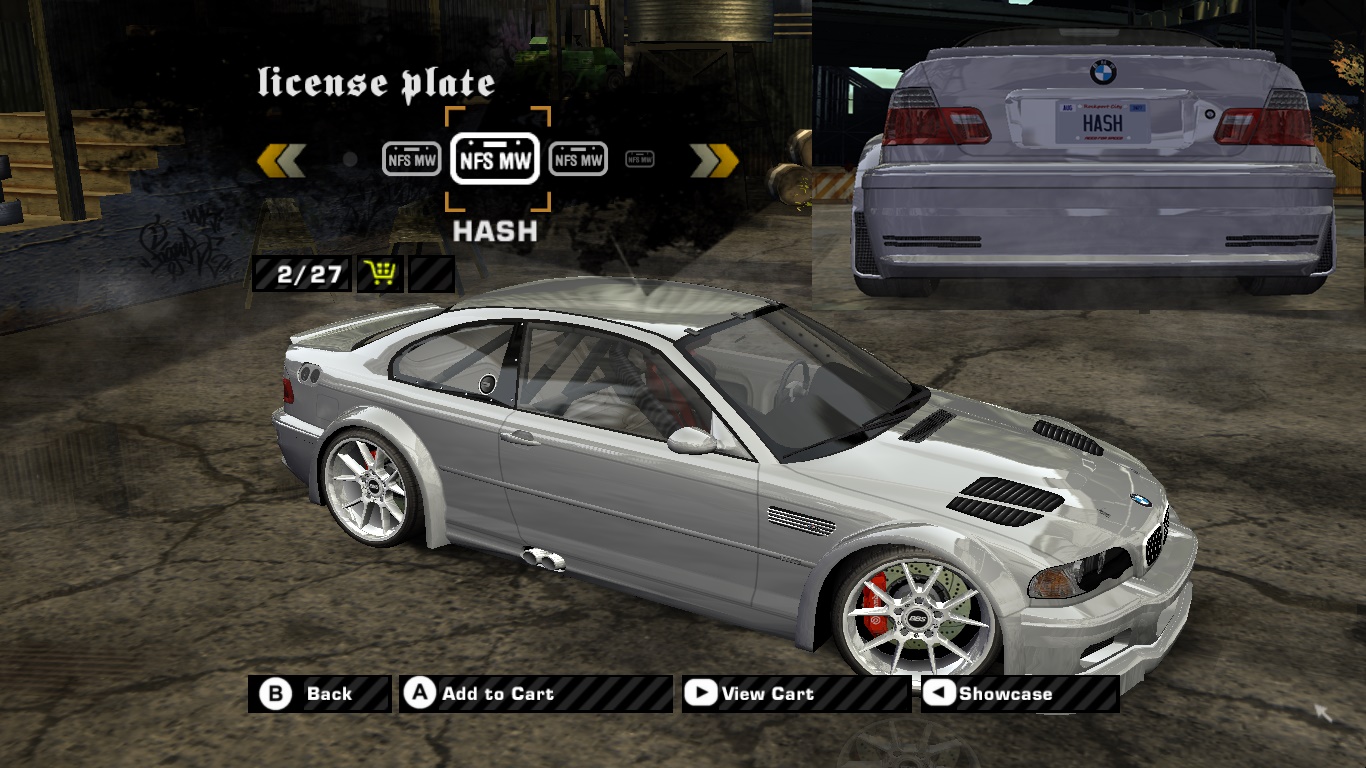Open the View Cart screen

pos(795,694)
